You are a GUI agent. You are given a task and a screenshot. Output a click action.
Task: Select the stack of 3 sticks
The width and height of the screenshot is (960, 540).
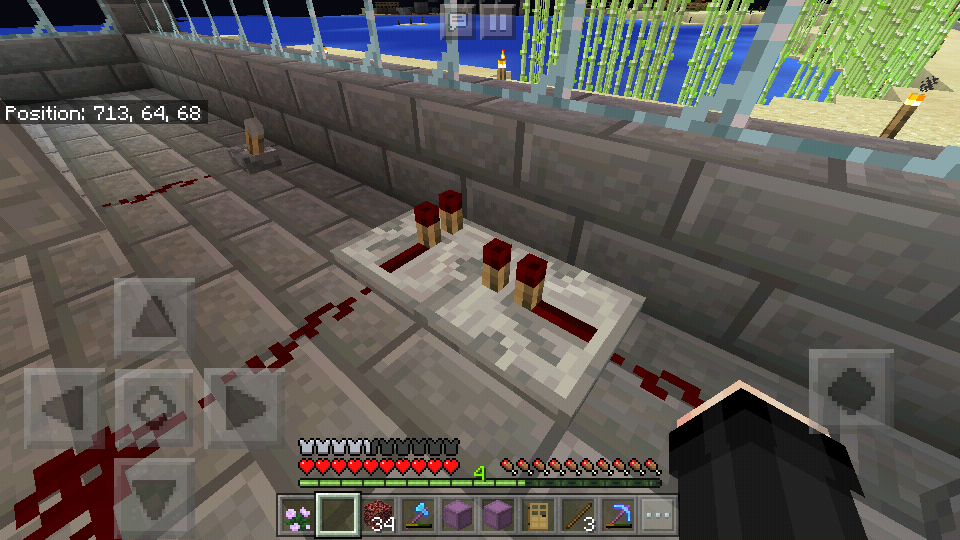pyautogui.click(x=577, y=516)
